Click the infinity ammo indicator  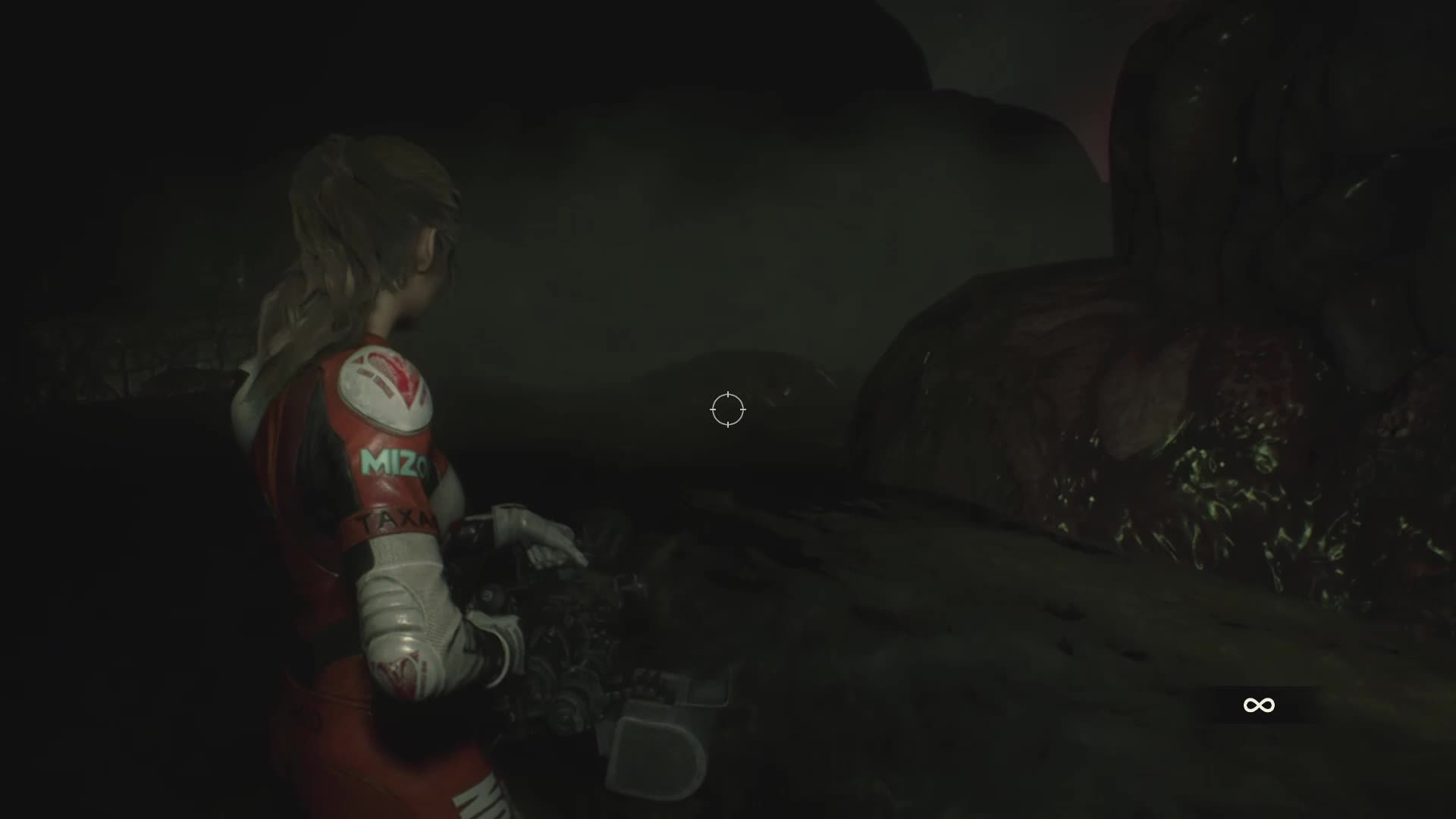1281,704
